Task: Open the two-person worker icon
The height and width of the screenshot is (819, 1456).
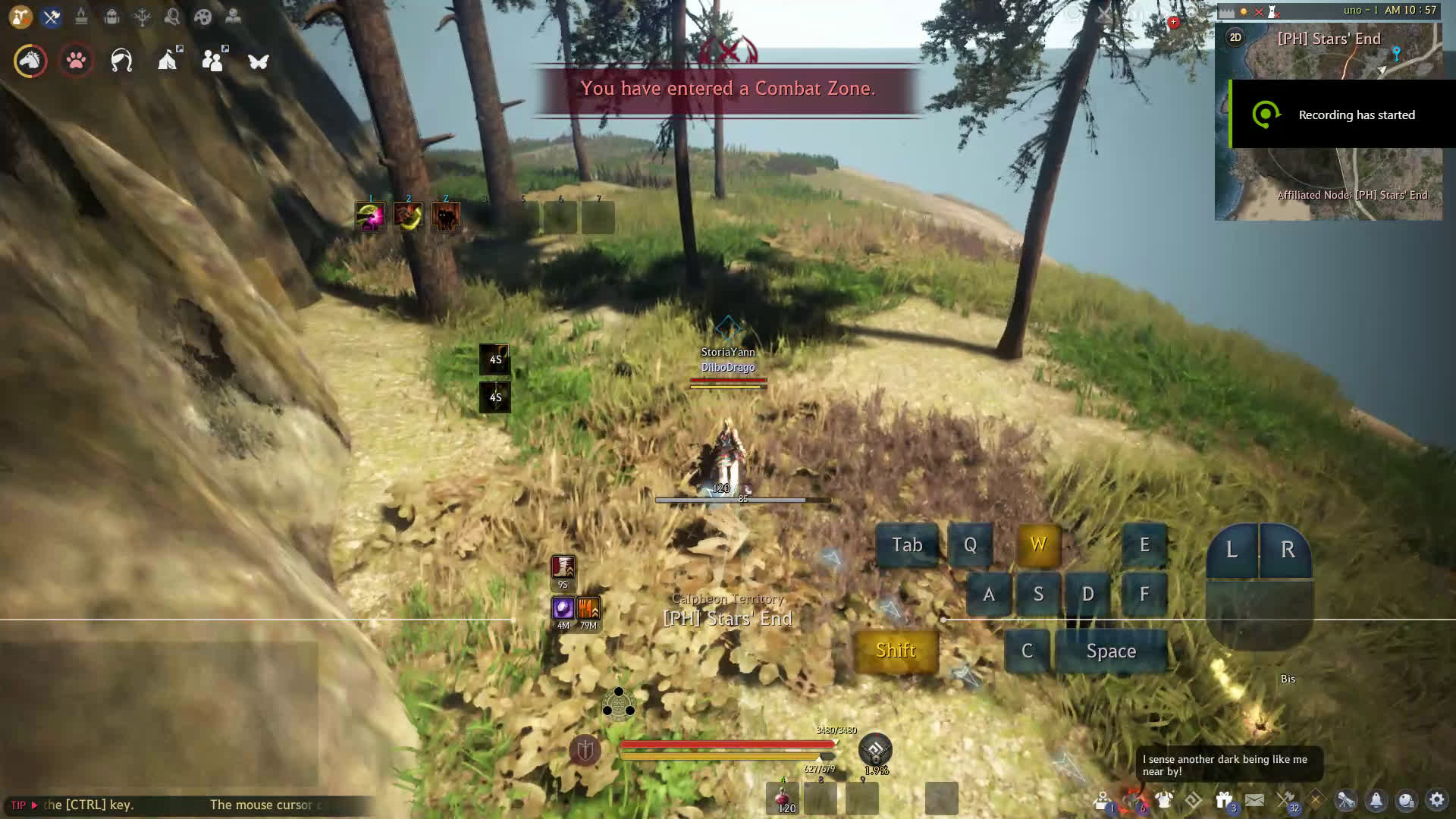Action: tap(213, 61)
